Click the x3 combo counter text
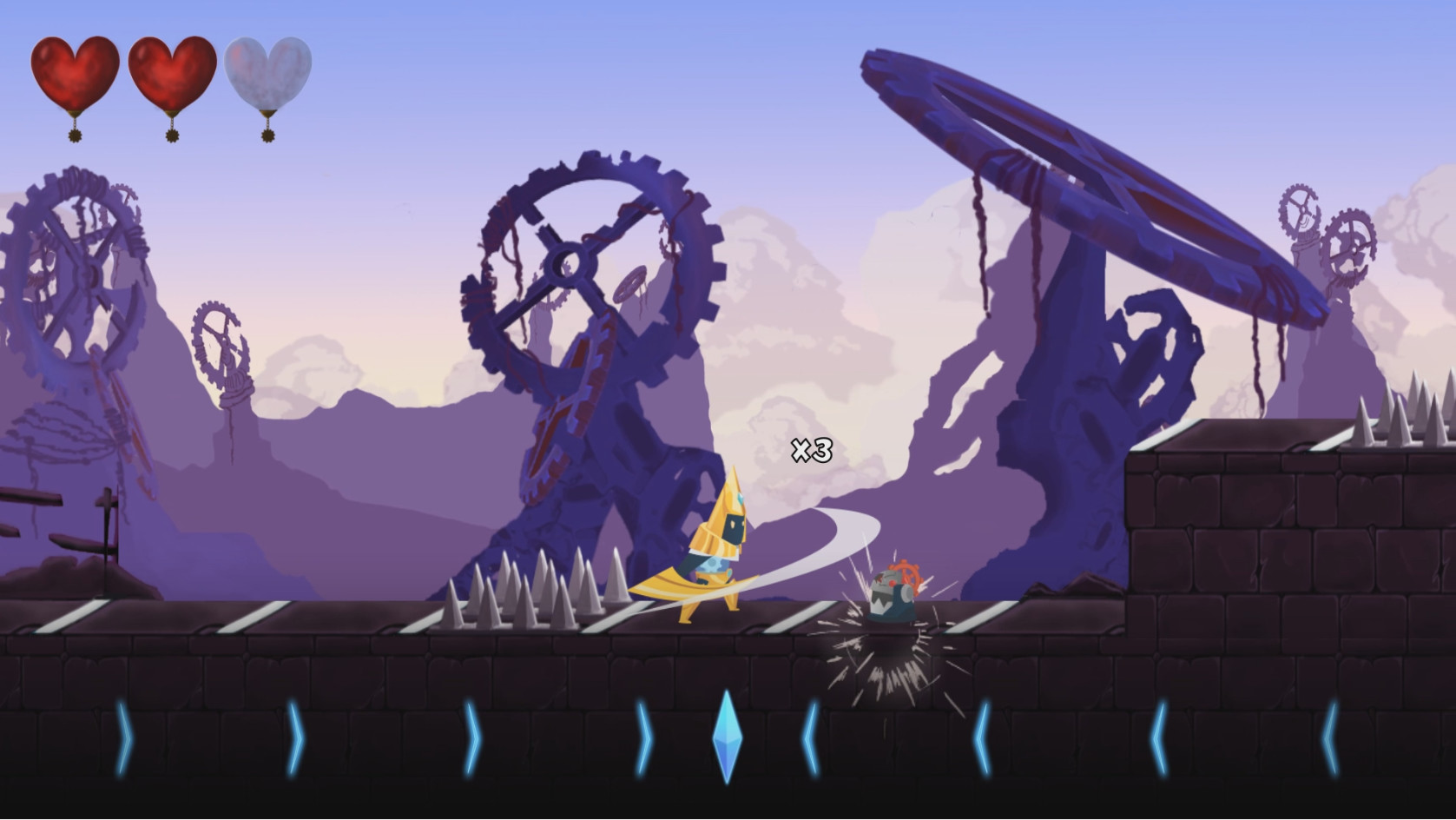1456x820 pixels. pyautogui.click(x=811, y=452)
